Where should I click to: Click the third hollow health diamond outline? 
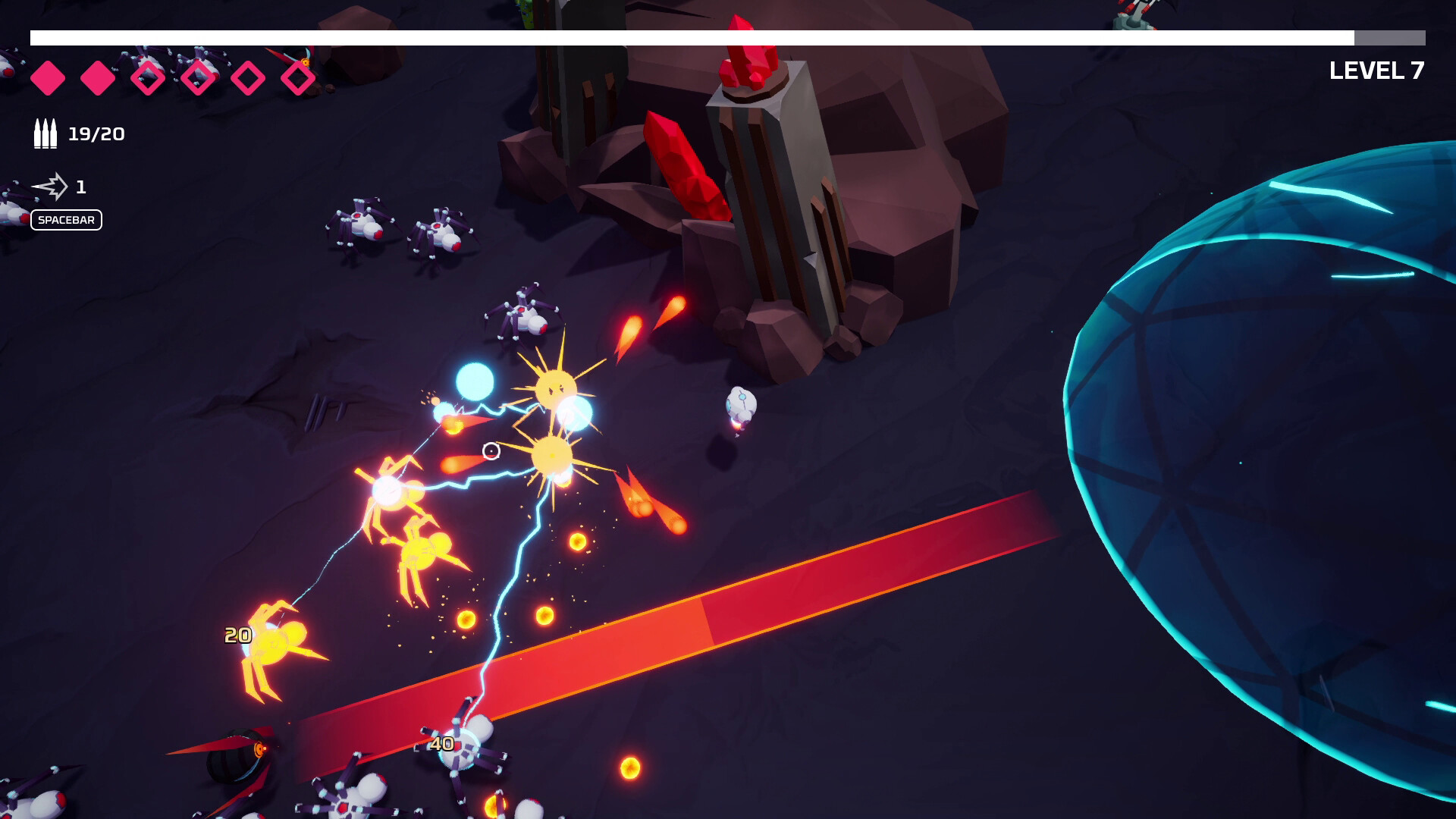[x=250, y=76]
